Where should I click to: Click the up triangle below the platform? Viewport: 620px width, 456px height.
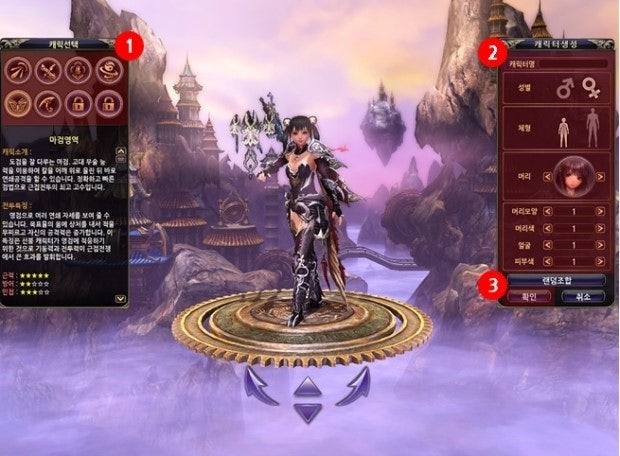tap(308, 385)
